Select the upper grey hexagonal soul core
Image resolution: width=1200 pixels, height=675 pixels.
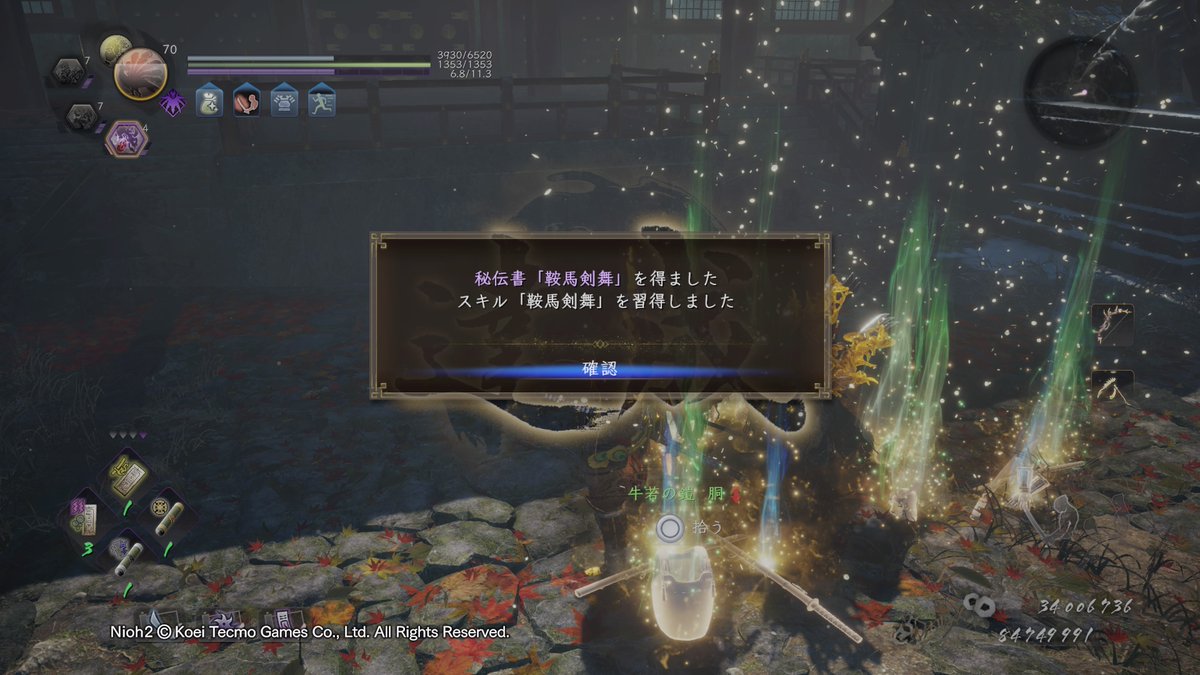70,71
